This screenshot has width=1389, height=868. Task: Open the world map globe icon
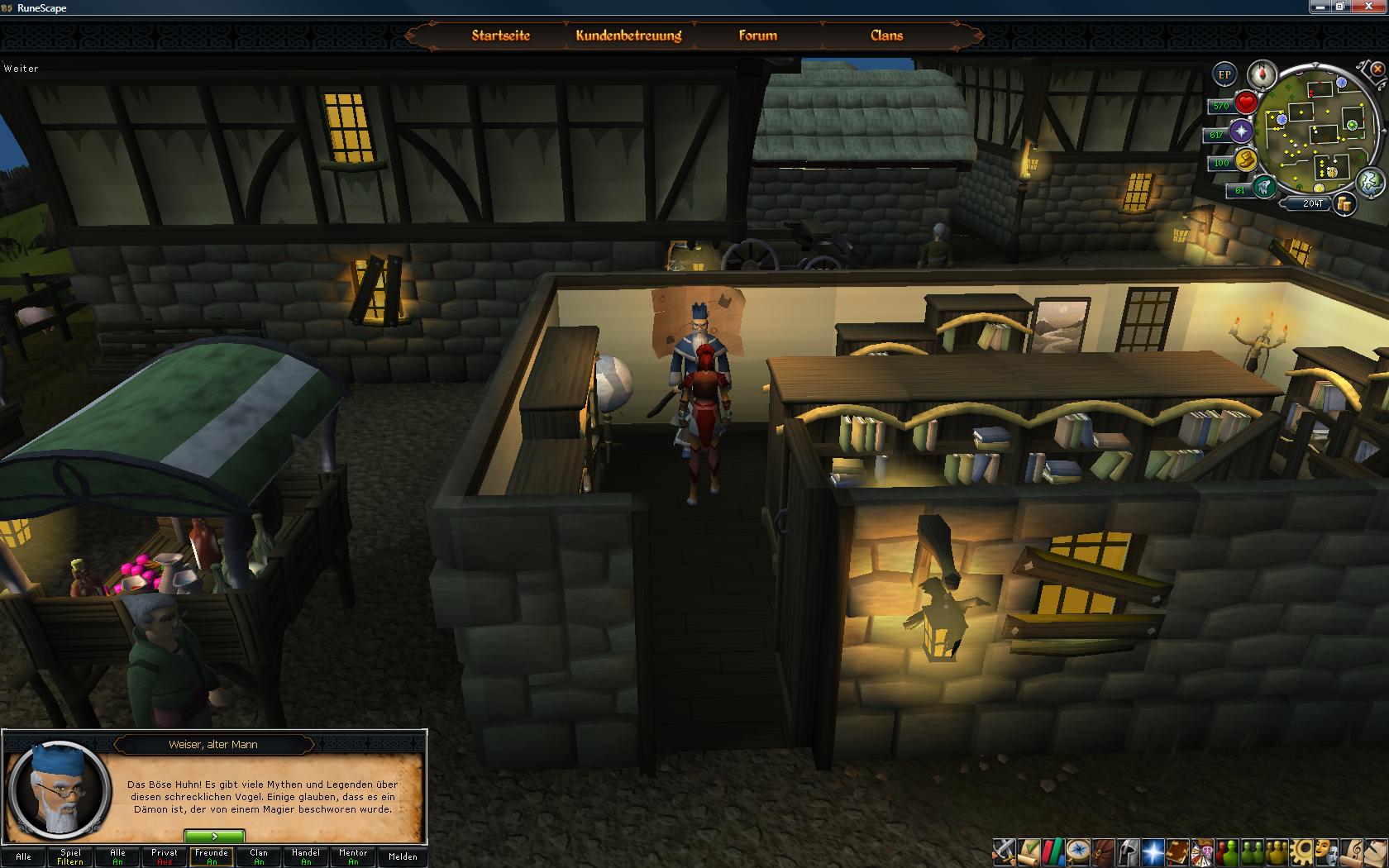pyautogui.click(x=1370, y=182)
